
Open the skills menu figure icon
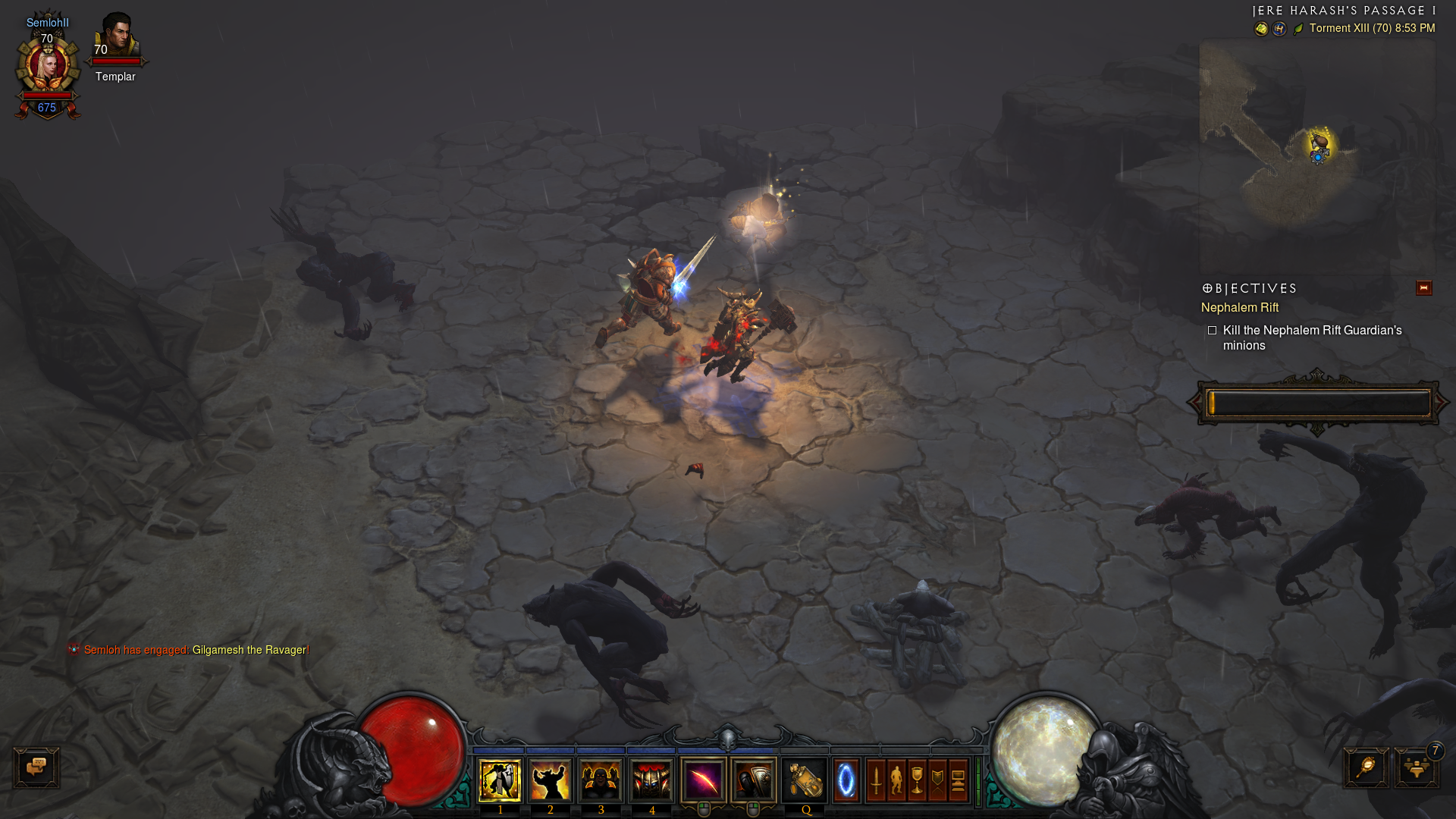tap(897, 780)
